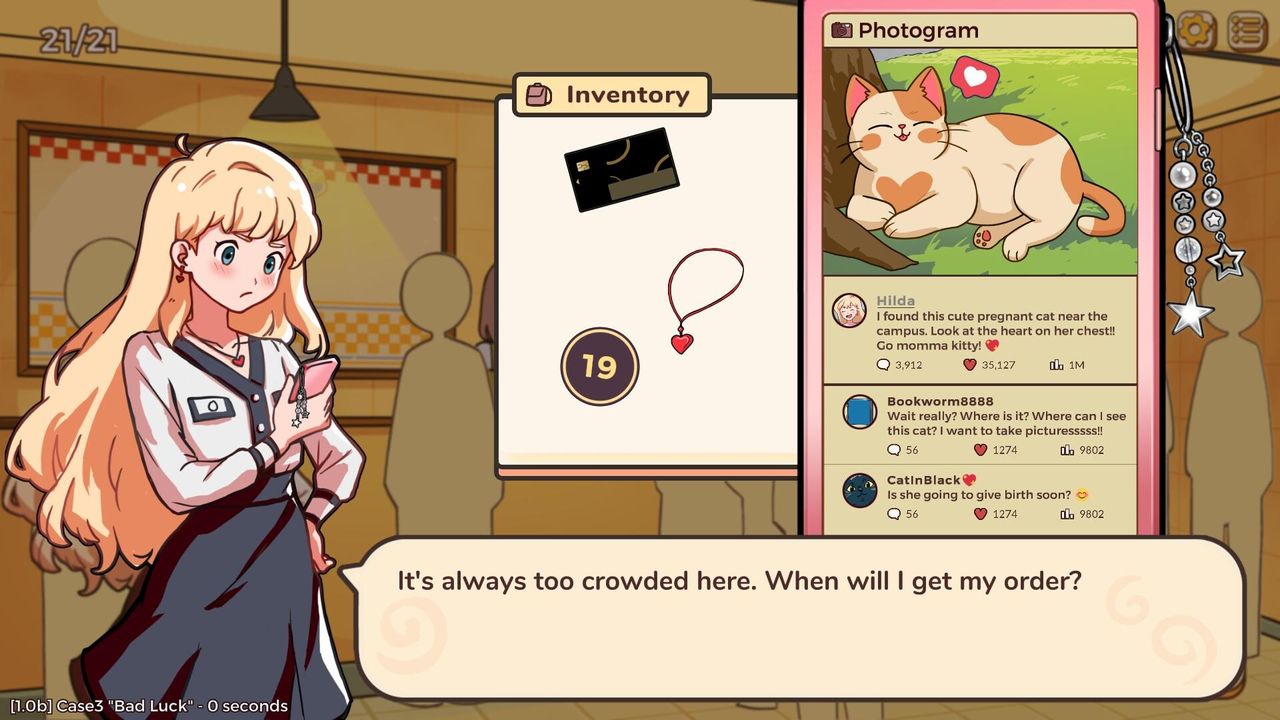Click Hilda's username on the Photogram post
The width and height of the screenshot is (1280, 720).
pyautogui.click(x=895, y=300)
